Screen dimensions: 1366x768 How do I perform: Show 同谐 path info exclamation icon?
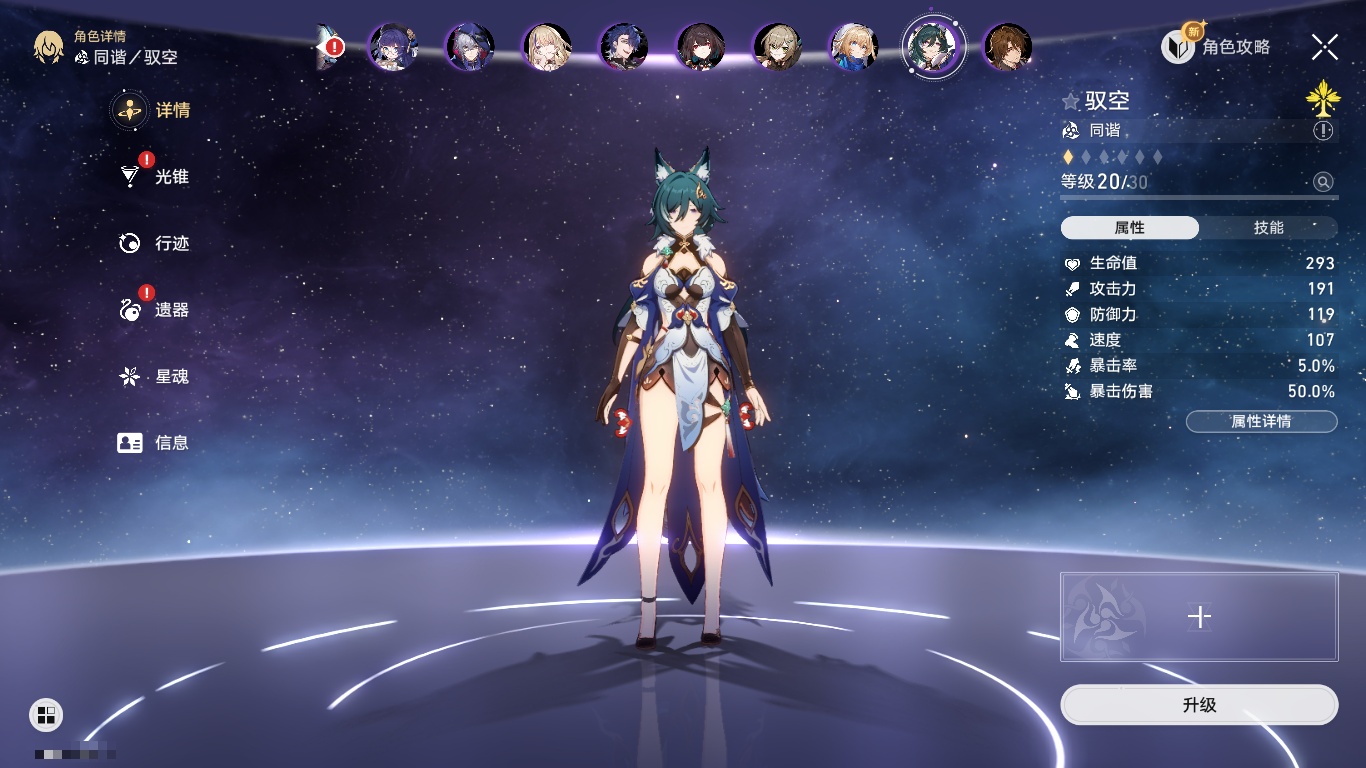(x=1323, y=131)
